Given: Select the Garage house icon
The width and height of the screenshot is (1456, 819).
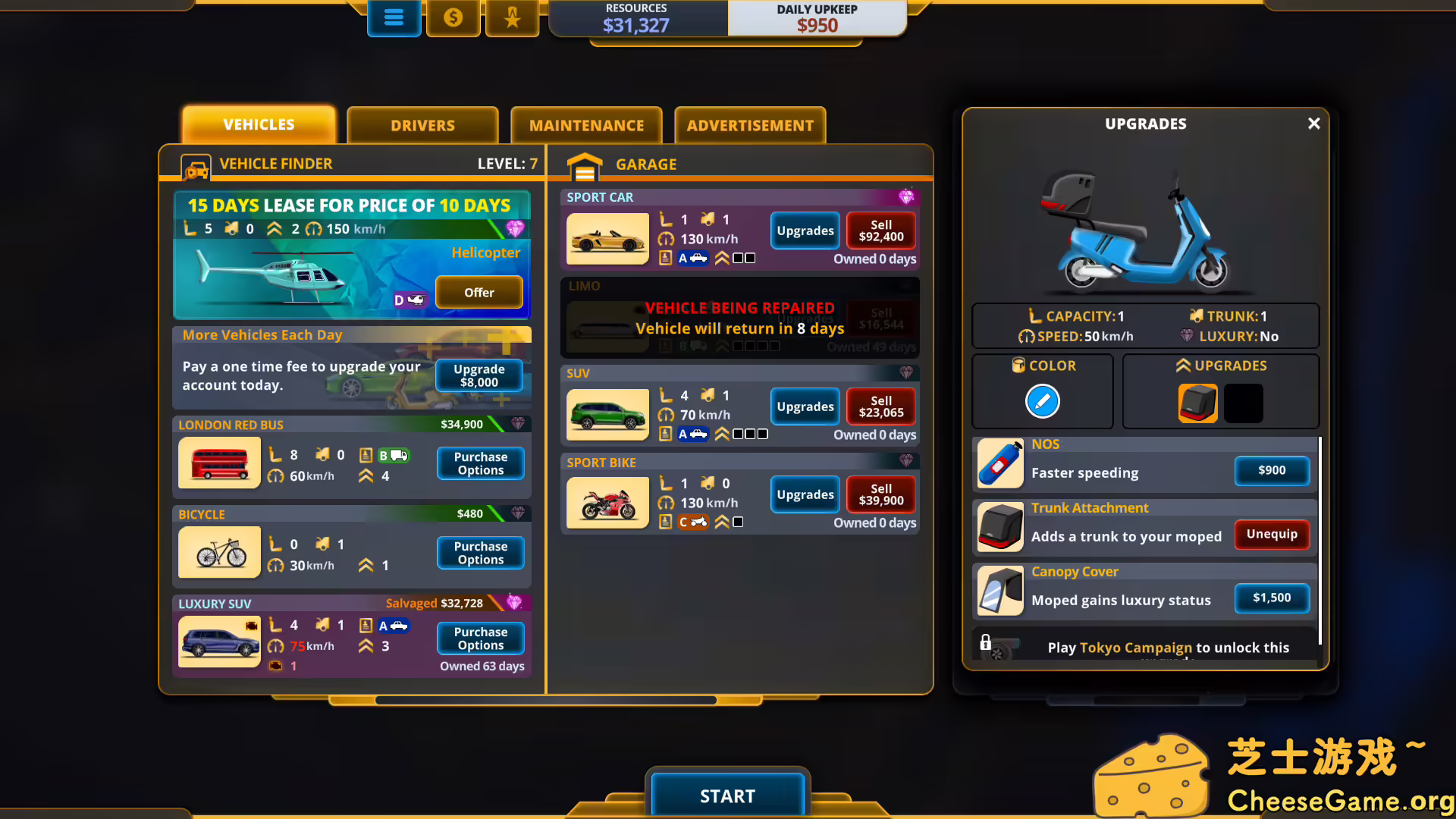Looking at the screenshot, I should pos(585,164).
